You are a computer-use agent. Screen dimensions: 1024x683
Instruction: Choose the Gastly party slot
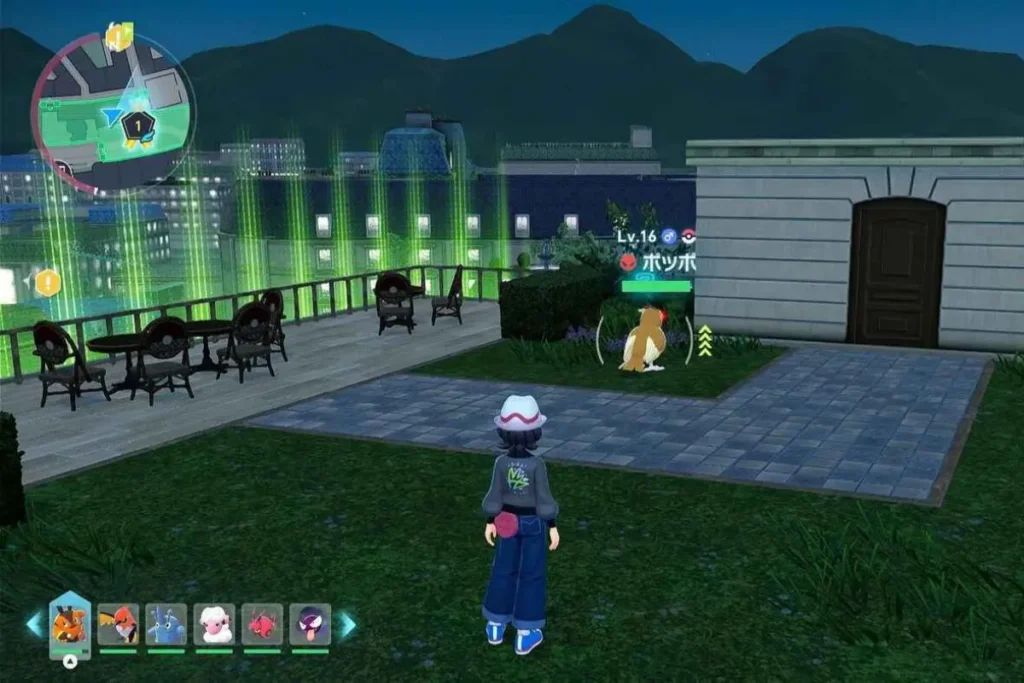(x=310, y=624)
